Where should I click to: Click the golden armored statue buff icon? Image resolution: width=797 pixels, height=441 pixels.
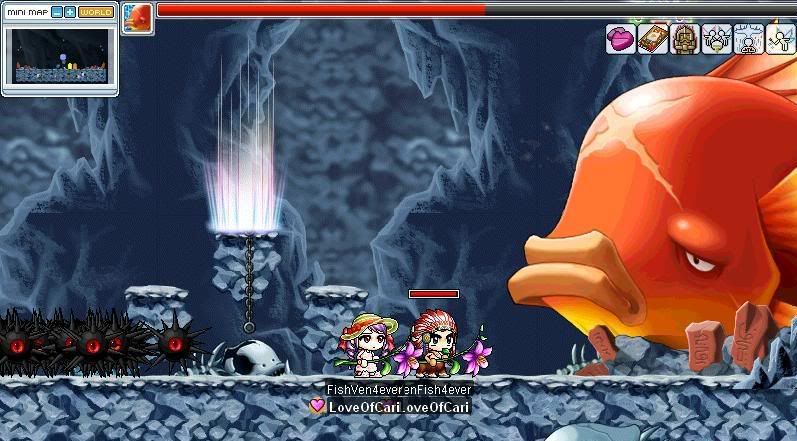click(684, 39)
